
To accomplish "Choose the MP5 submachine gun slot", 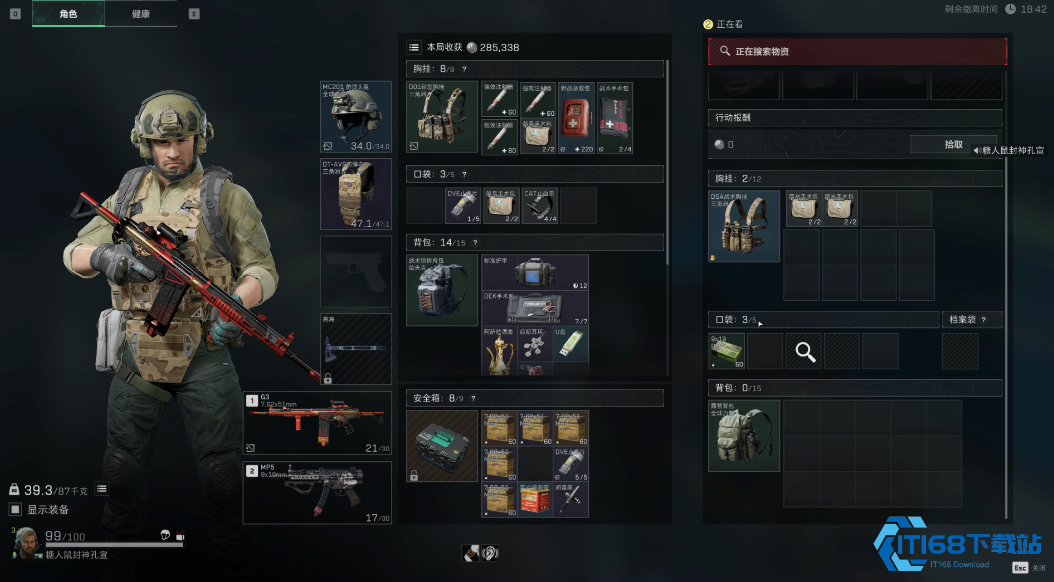I will click(318, 492).
